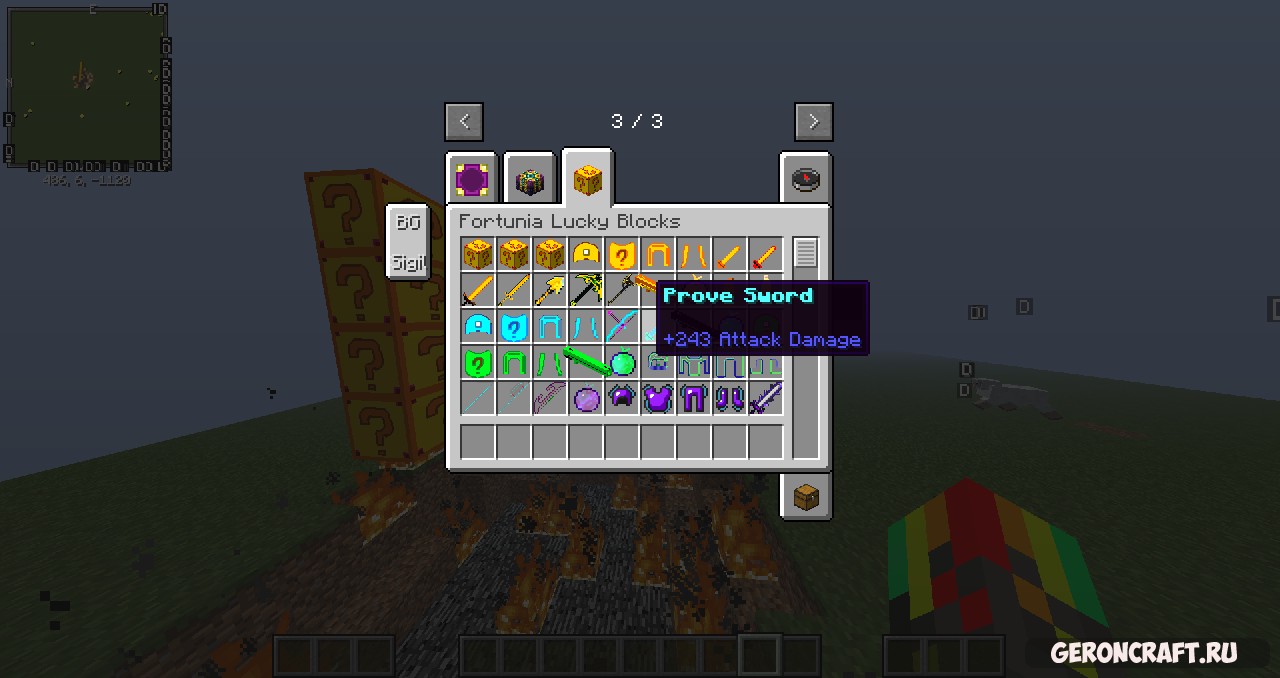This screenshot has height=678, width=1280.
Task: Click the minimap in the corner
Action: pos(85,88)
